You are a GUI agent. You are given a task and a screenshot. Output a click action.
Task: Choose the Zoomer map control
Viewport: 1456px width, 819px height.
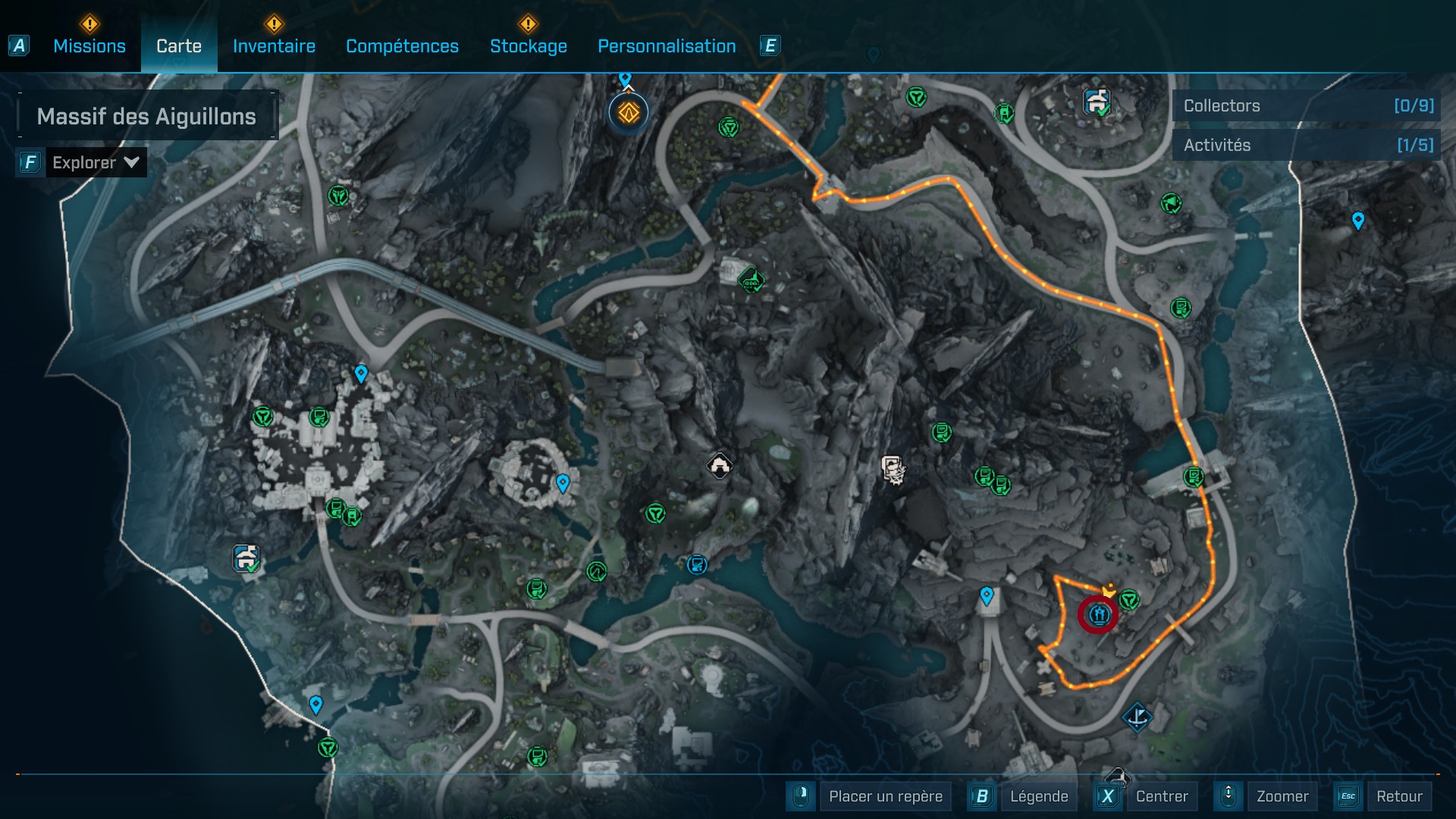tap(1282, 796)
